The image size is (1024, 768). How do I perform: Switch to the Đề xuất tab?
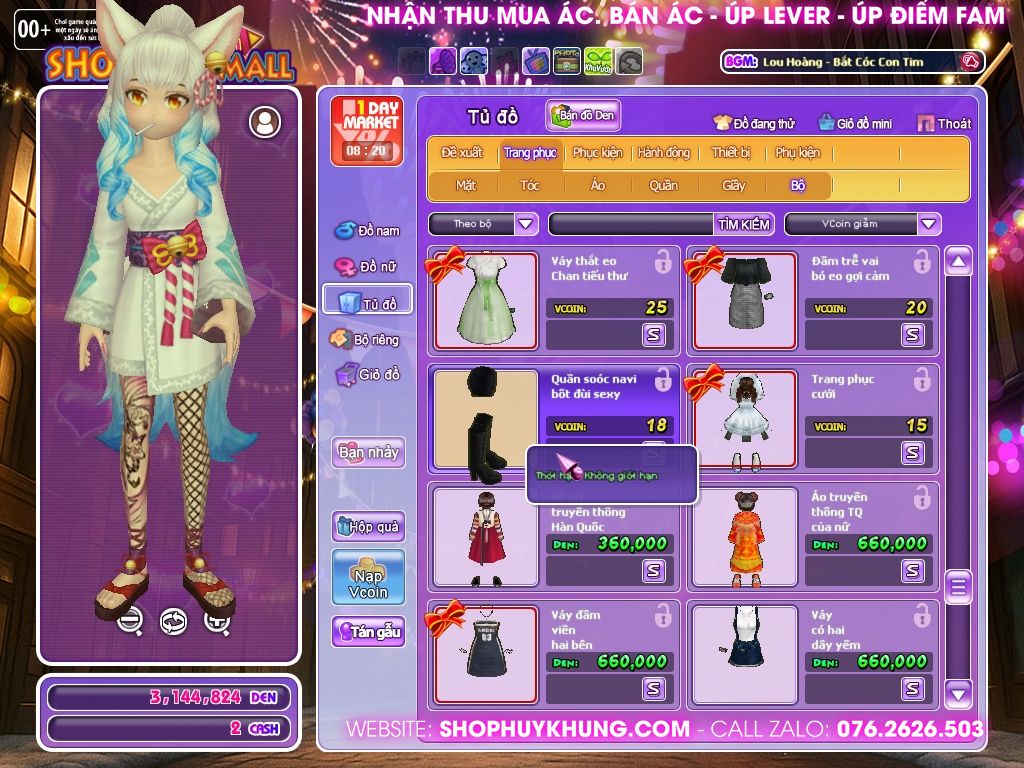461,153
